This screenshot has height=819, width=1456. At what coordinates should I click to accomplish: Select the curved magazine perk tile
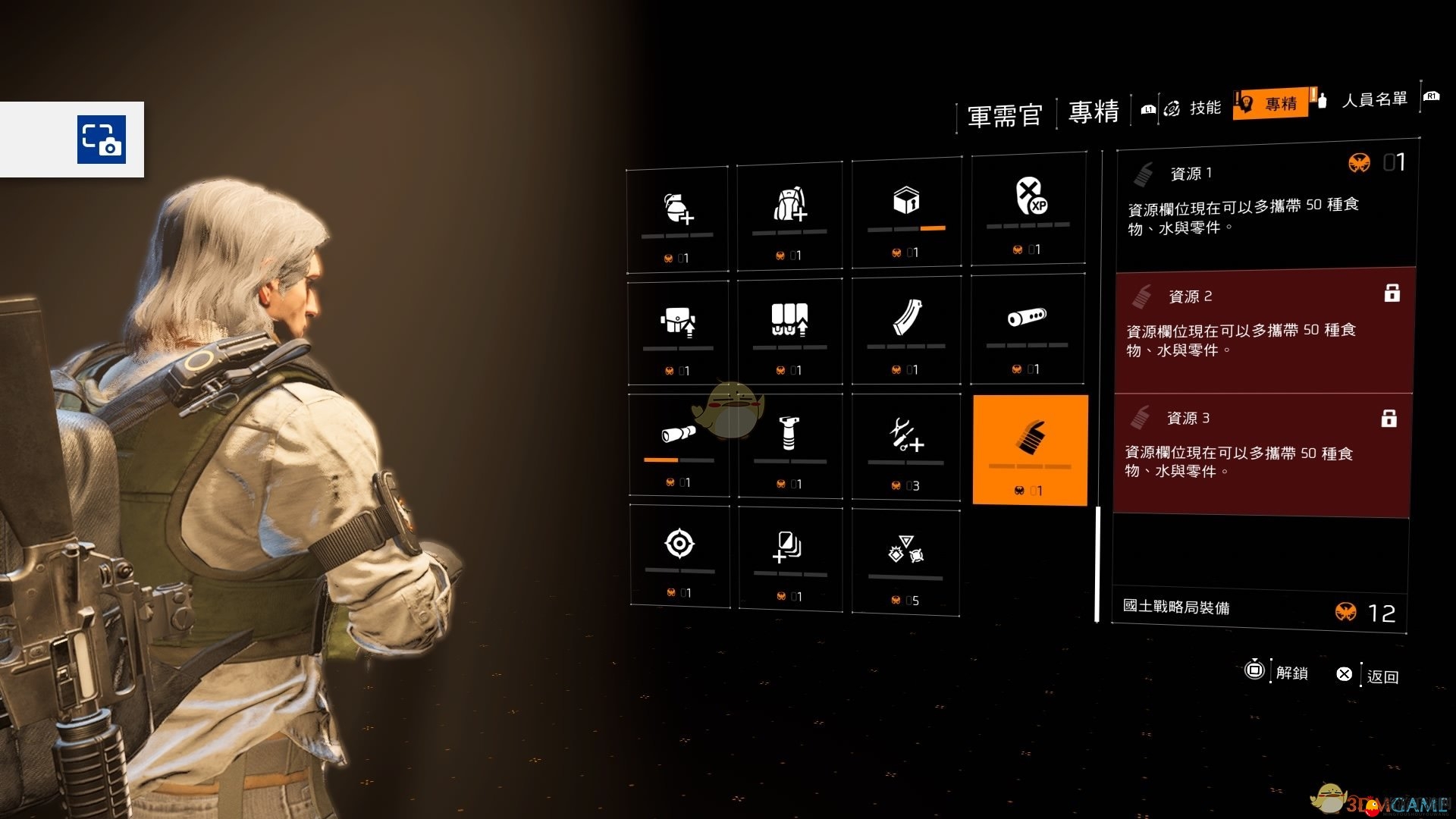pyautogui.click(x=906, y=329)
